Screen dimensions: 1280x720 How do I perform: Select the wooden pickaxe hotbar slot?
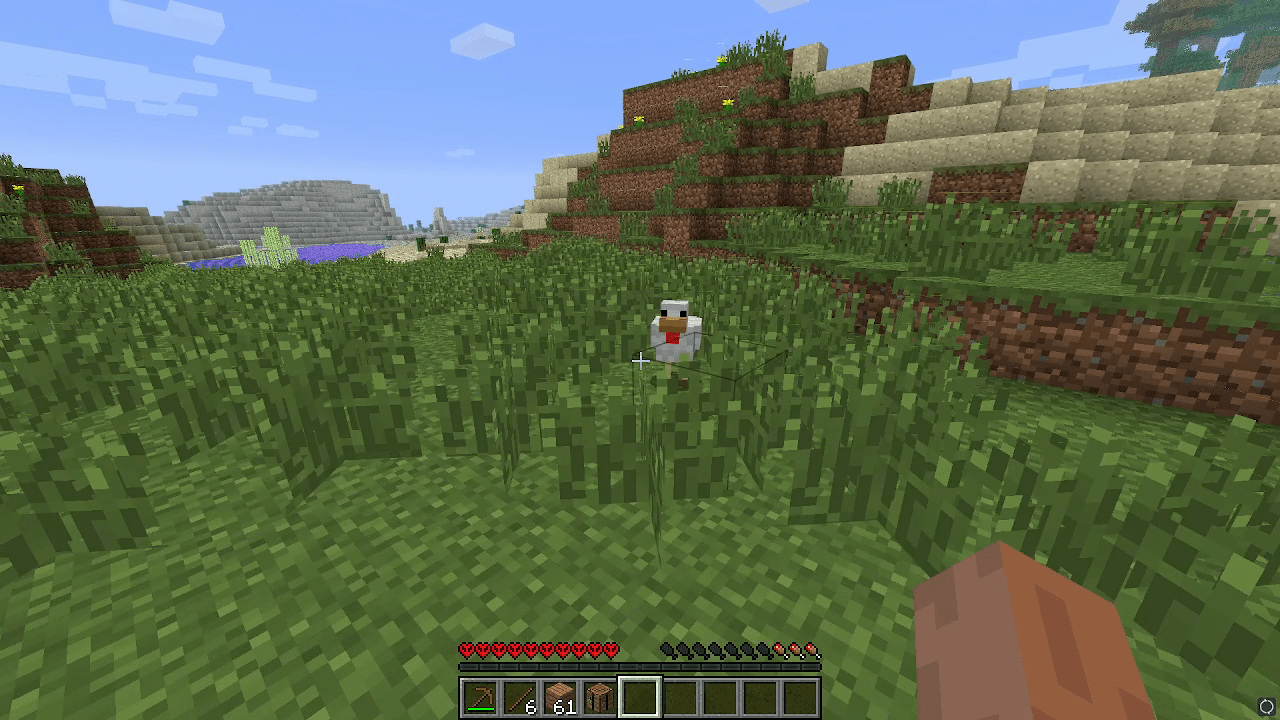coord(480,697)
